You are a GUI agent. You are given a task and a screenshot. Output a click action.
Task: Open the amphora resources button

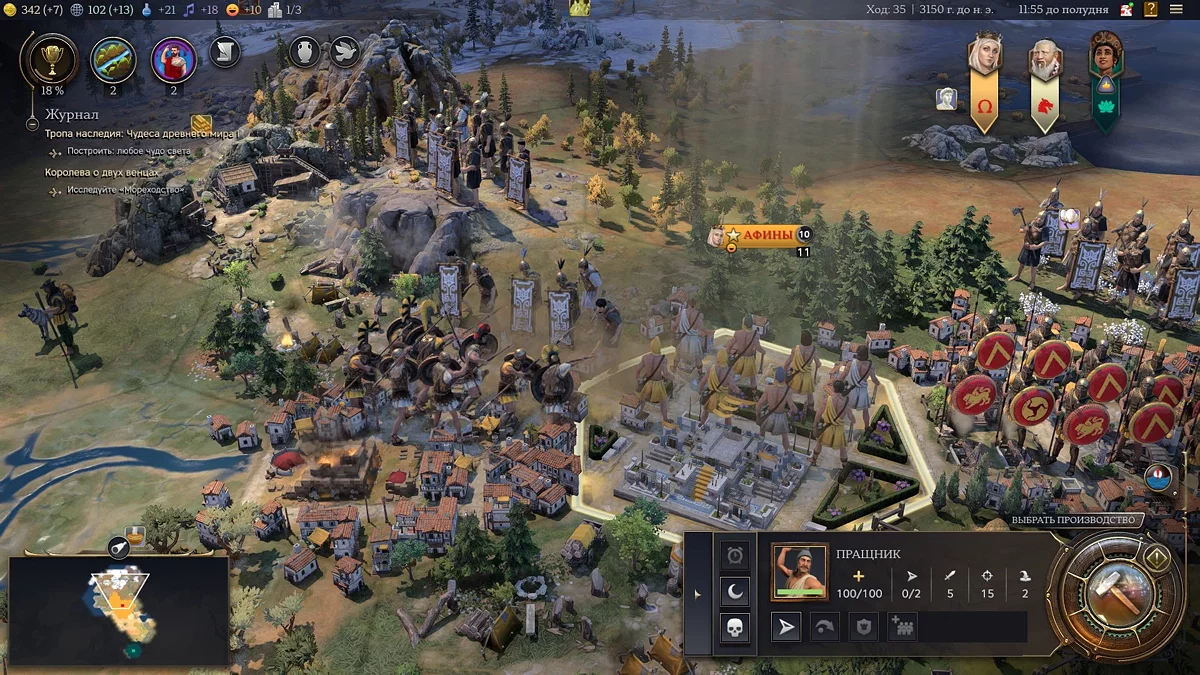(304, 50)
